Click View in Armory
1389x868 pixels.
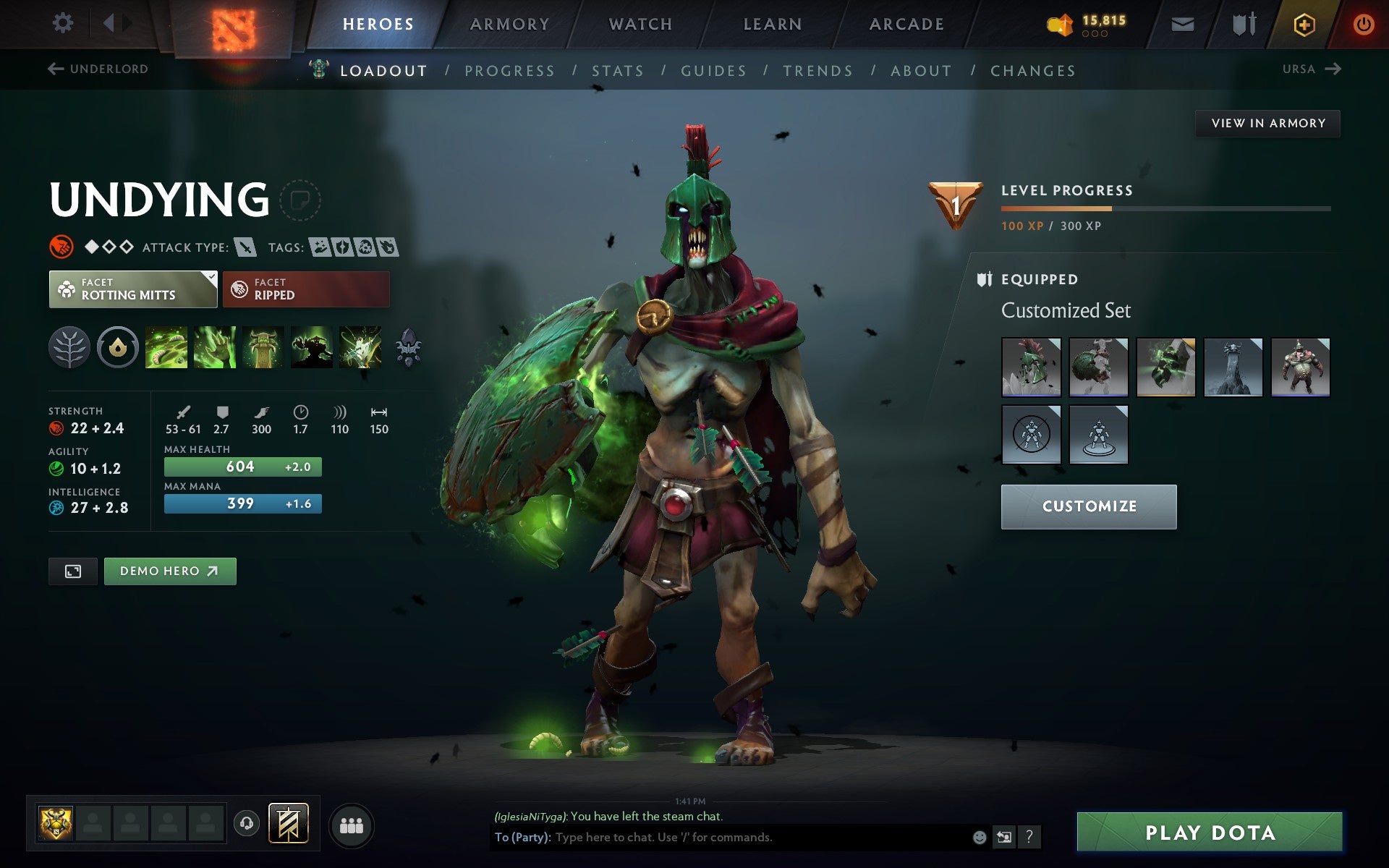[1268, 123]
